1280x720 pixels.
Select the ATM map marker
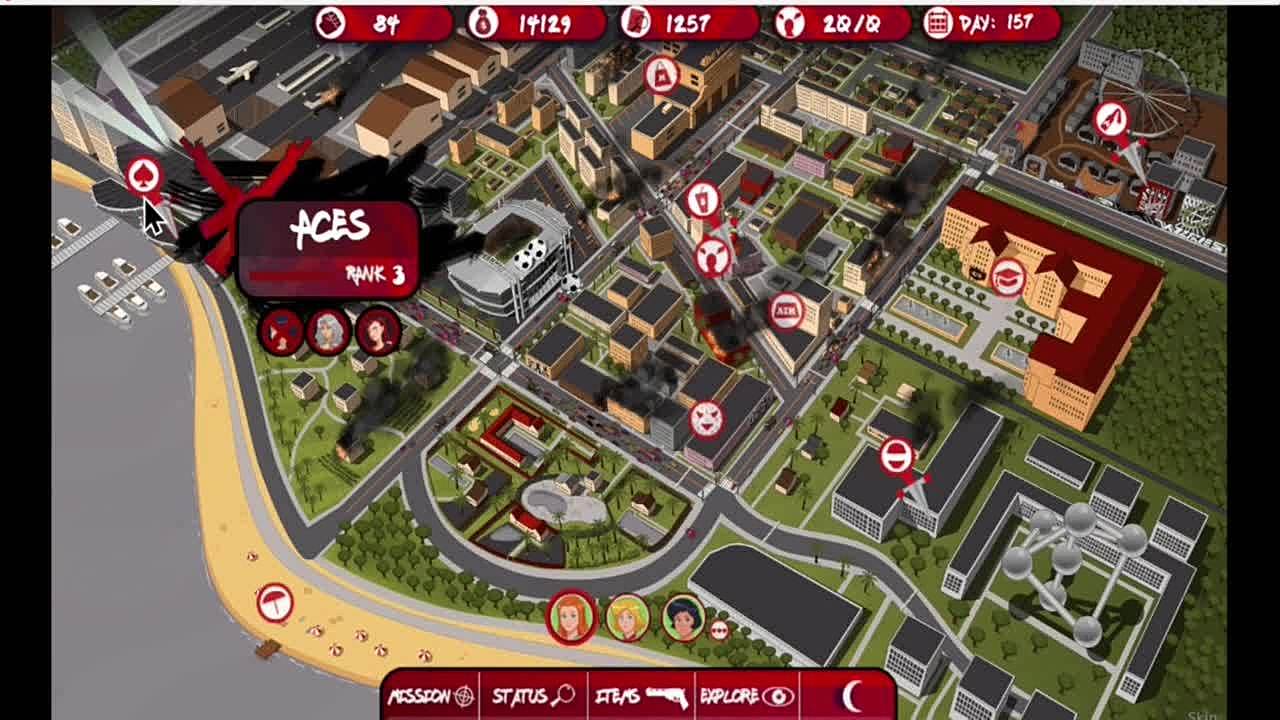pos(786,311)
